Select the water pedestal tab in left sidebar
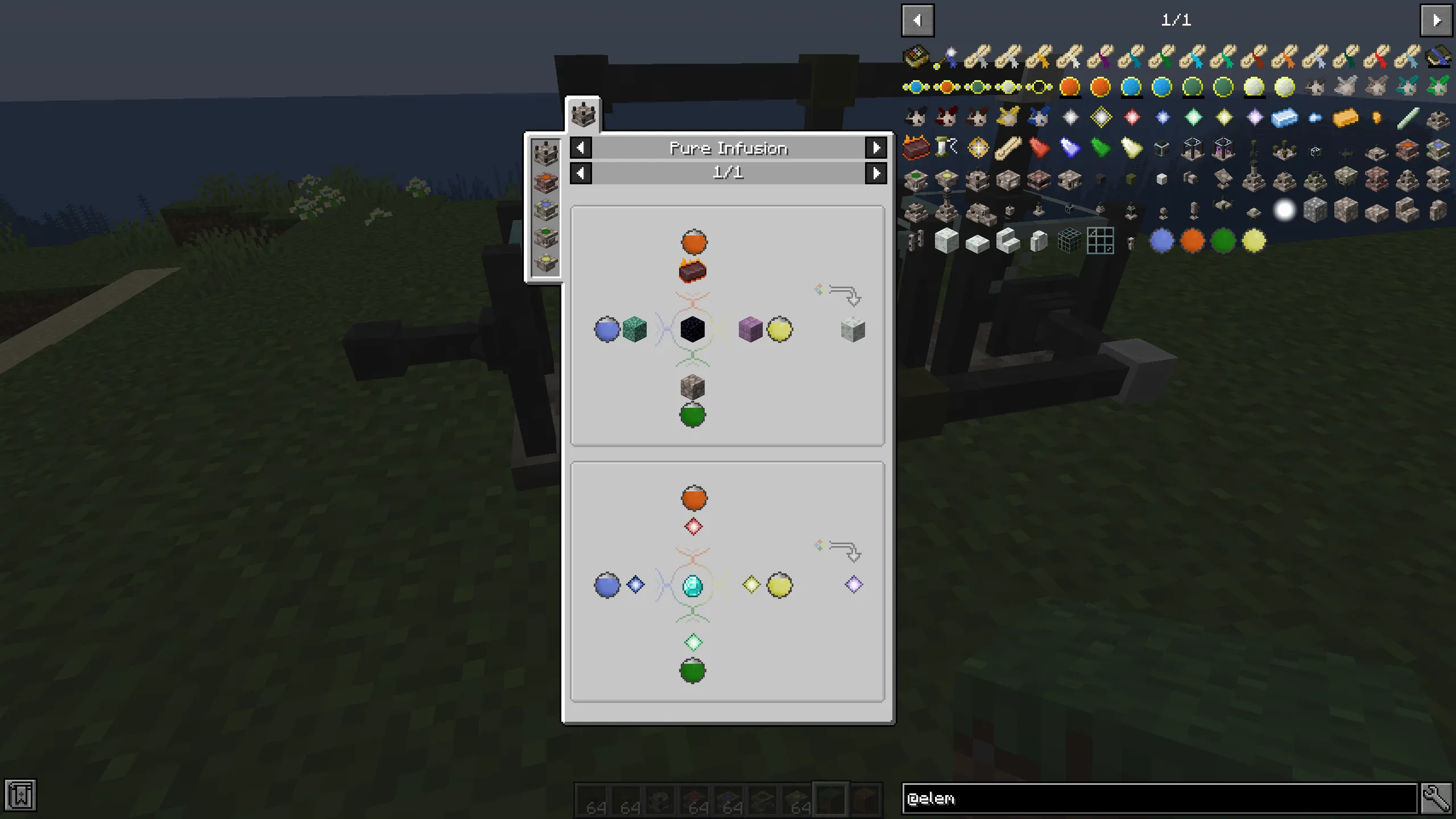 tap(545, 209)
